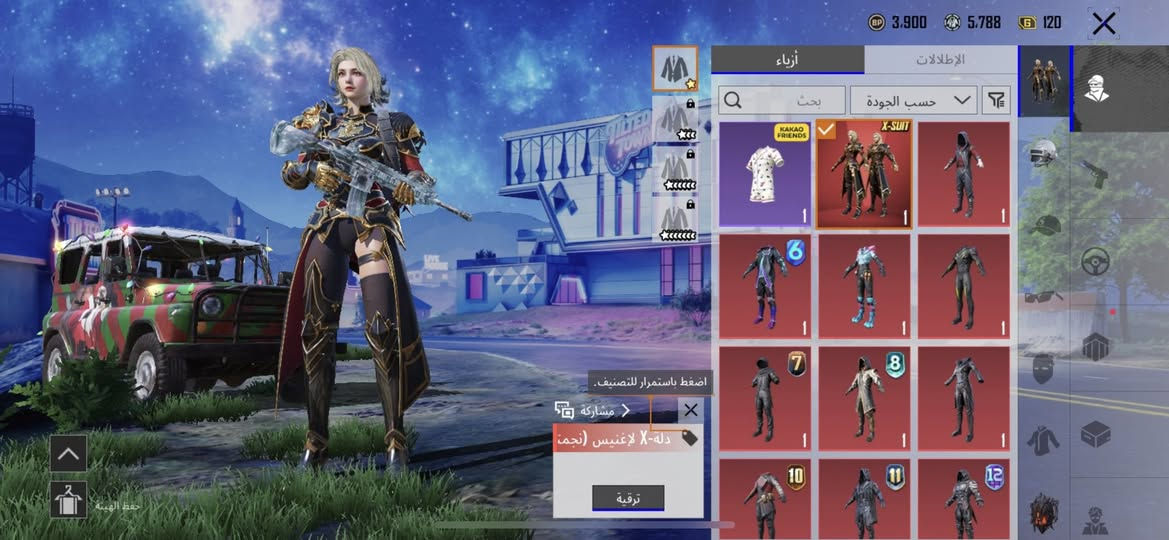The width and height of the screenshot is (1169, 540).
Task: Choose the outfit with the 7 badge
Action: click(765, 399)
